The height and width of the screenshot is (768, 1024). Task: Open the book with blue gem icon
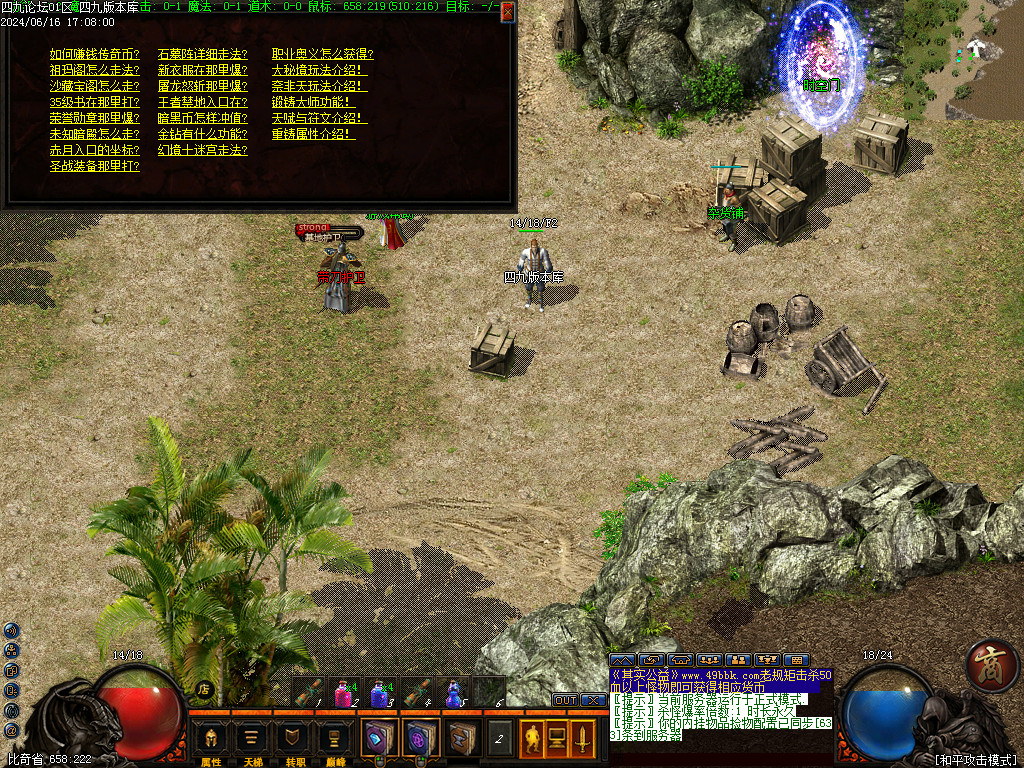(379, 738)
